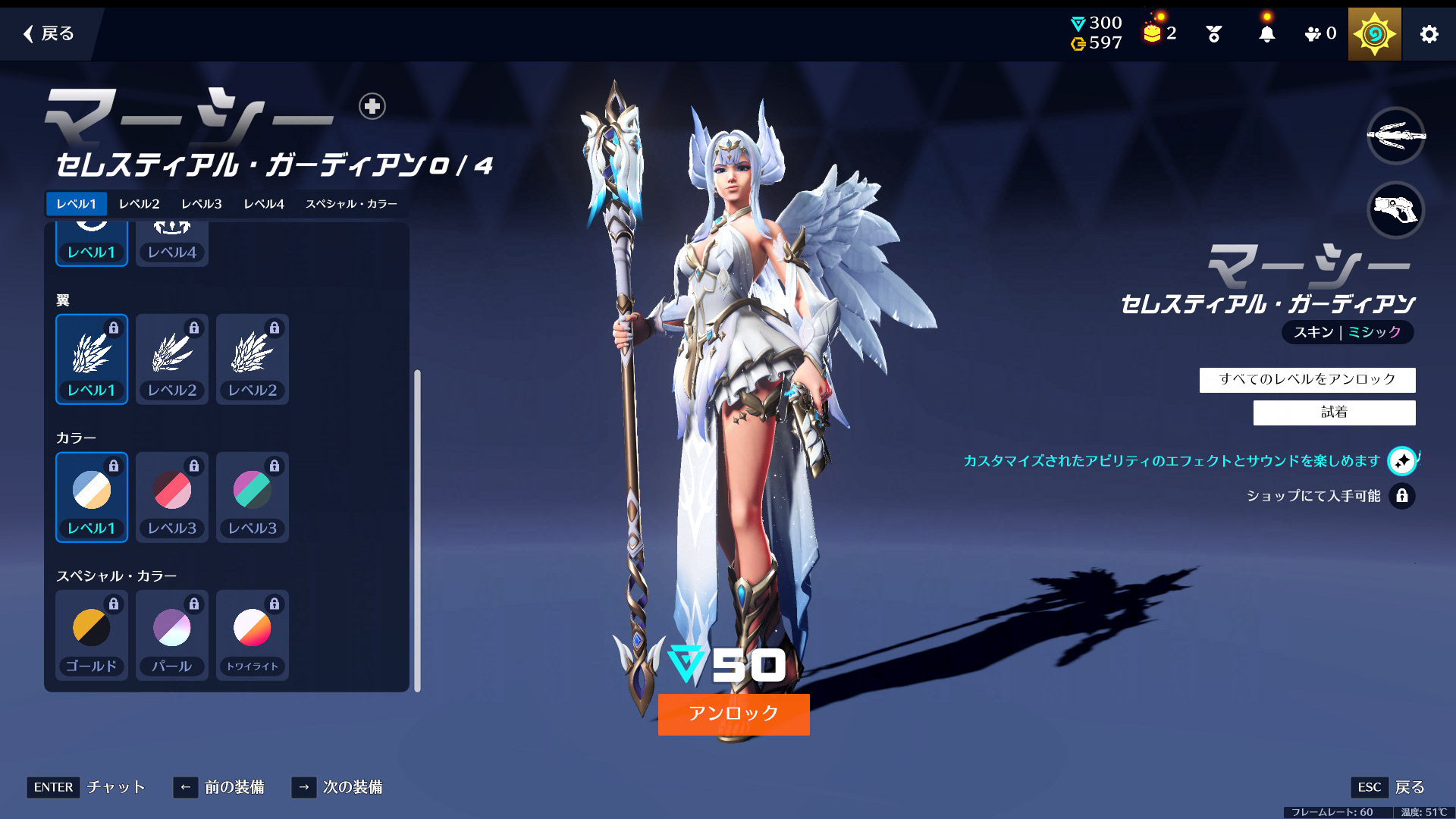1456x819 pixels.
Task: Open the スペシャル・カラー tab
Action: click(x=351, y=204)
